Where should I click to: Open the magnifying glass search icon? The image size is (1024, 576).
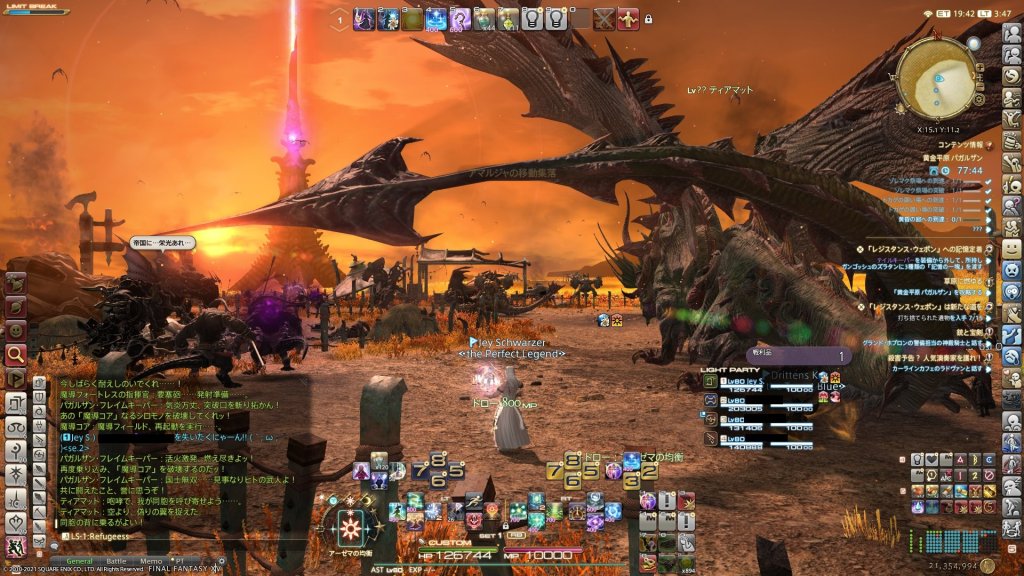(x=16, y=354)
